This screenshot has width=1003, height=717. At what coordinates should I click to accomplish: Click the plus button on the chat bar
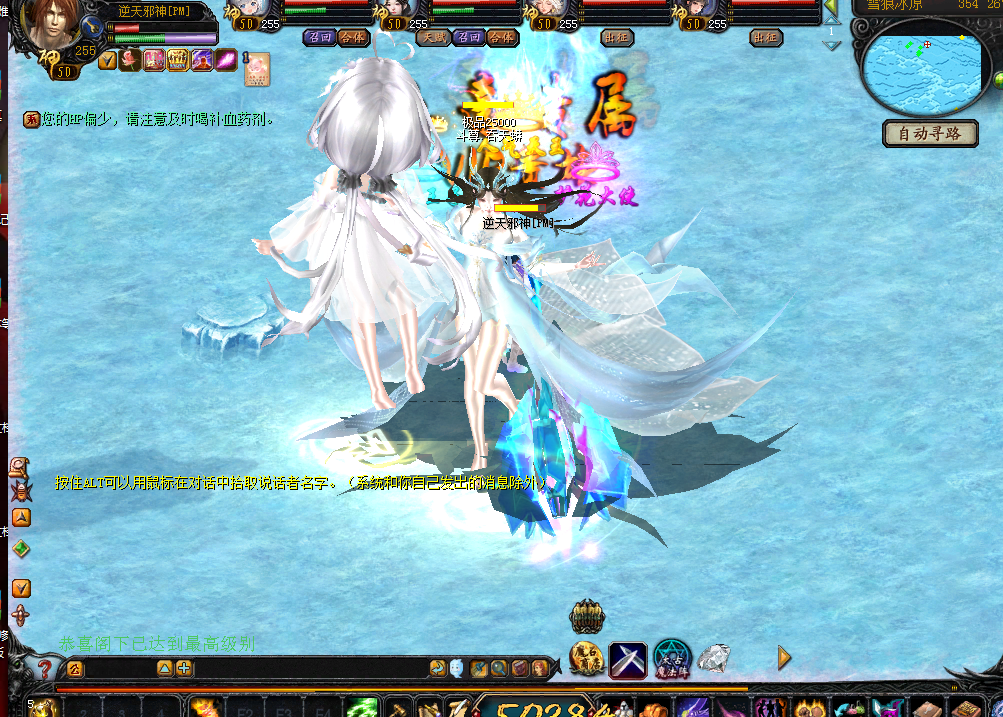[185, 668]
